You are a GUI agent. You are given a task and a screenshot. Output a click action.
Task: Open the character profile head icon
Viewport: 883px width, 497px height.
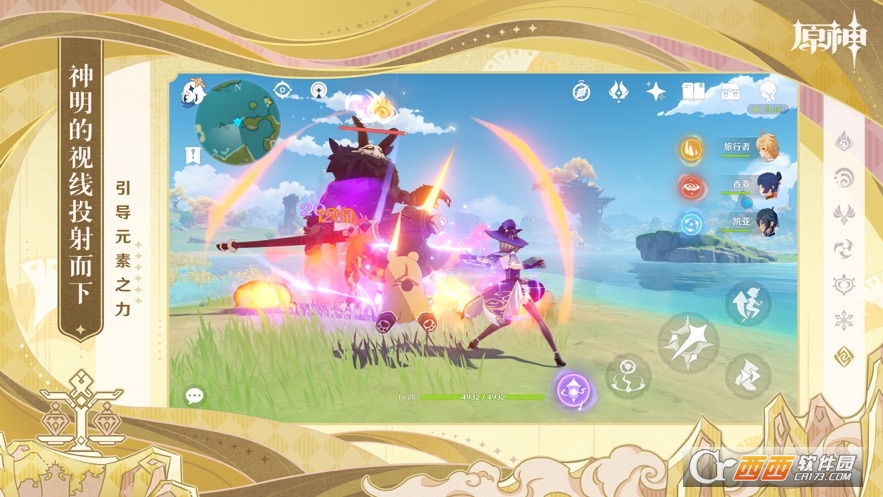[765, 91]
